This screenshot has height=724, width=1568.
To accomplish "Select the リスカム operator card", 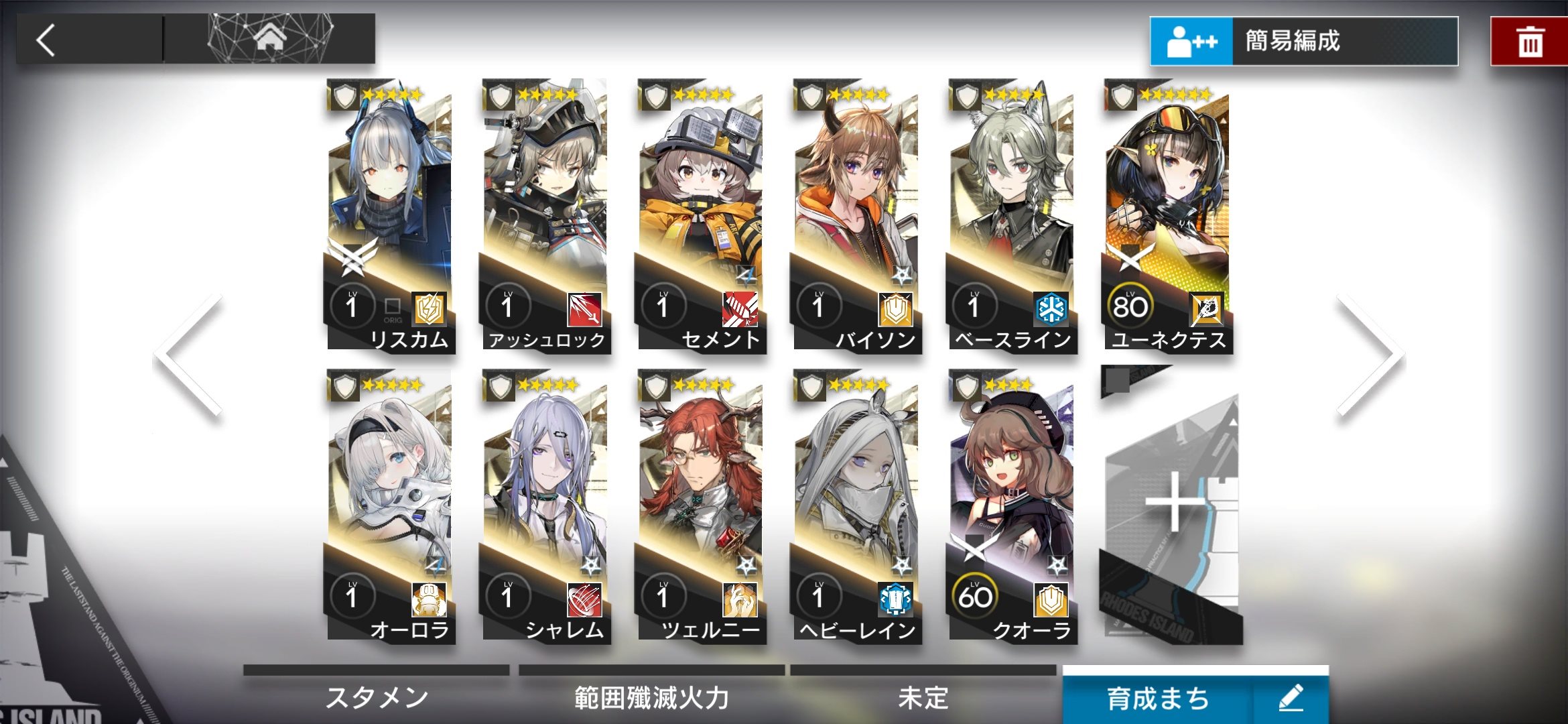I will [x=390, y=215].
